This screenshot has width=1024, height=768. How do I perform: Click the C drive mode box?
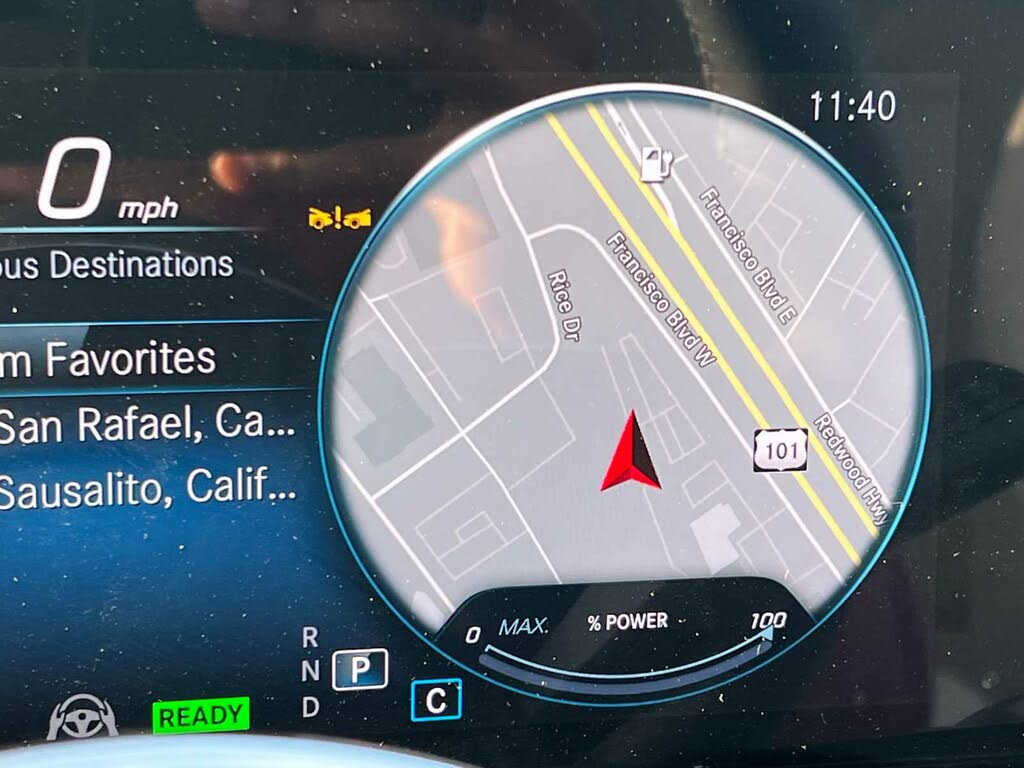pyautogui.click(x=436, y=700)
